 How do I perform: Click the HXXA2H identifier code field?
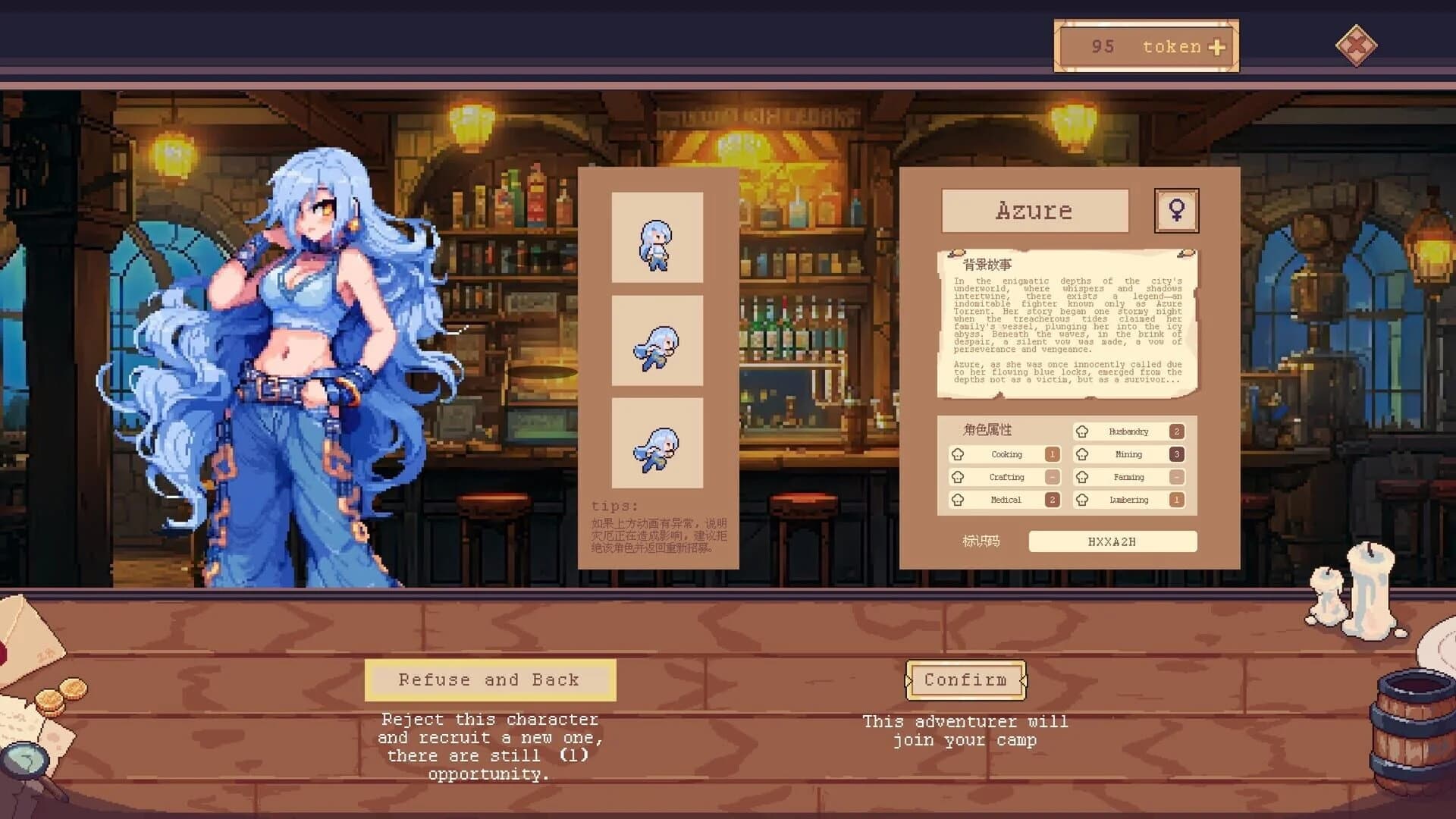point(1112,541)
